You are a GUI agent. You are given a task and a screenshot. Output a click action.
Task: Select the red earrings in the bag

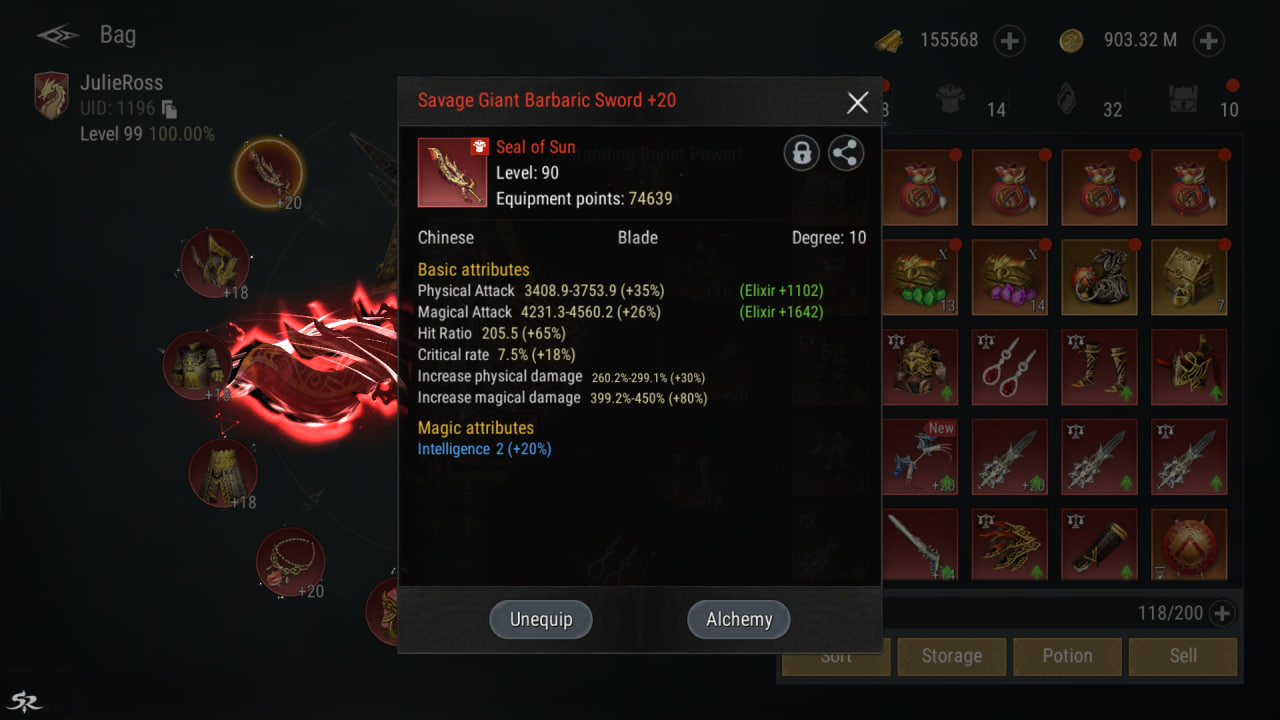click(1009, 367)
